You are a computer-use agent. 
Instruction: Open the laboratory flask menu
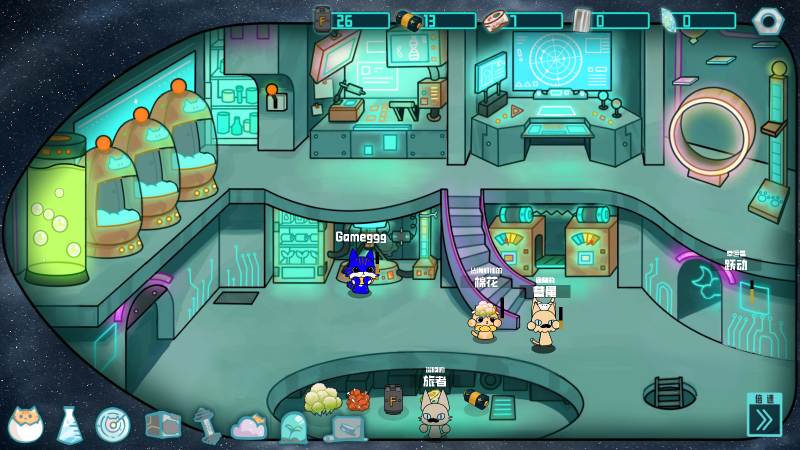(69, 425)
